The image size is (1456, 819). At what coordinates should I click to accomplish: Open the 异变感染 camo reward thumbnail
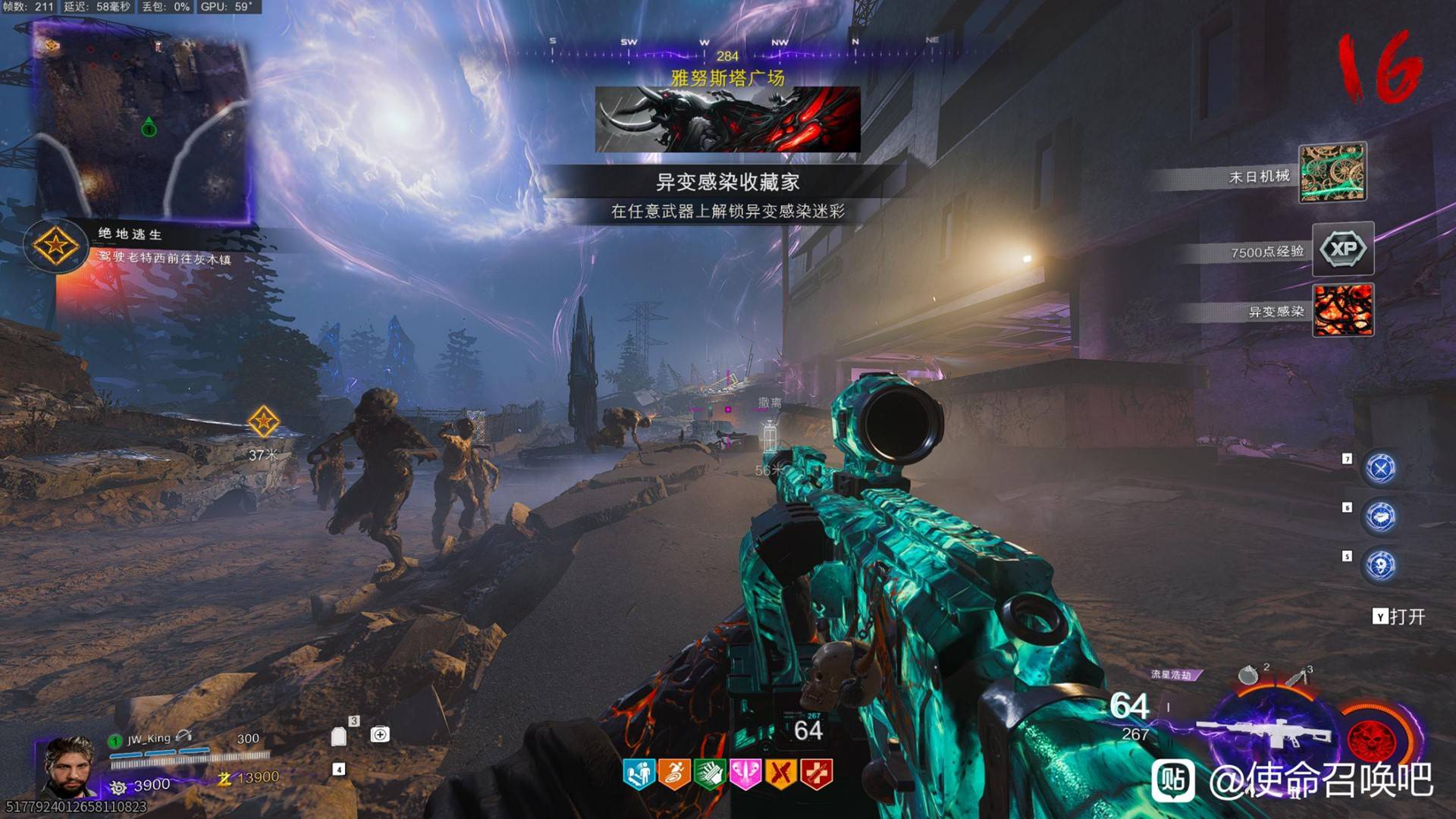[1342, 309]
